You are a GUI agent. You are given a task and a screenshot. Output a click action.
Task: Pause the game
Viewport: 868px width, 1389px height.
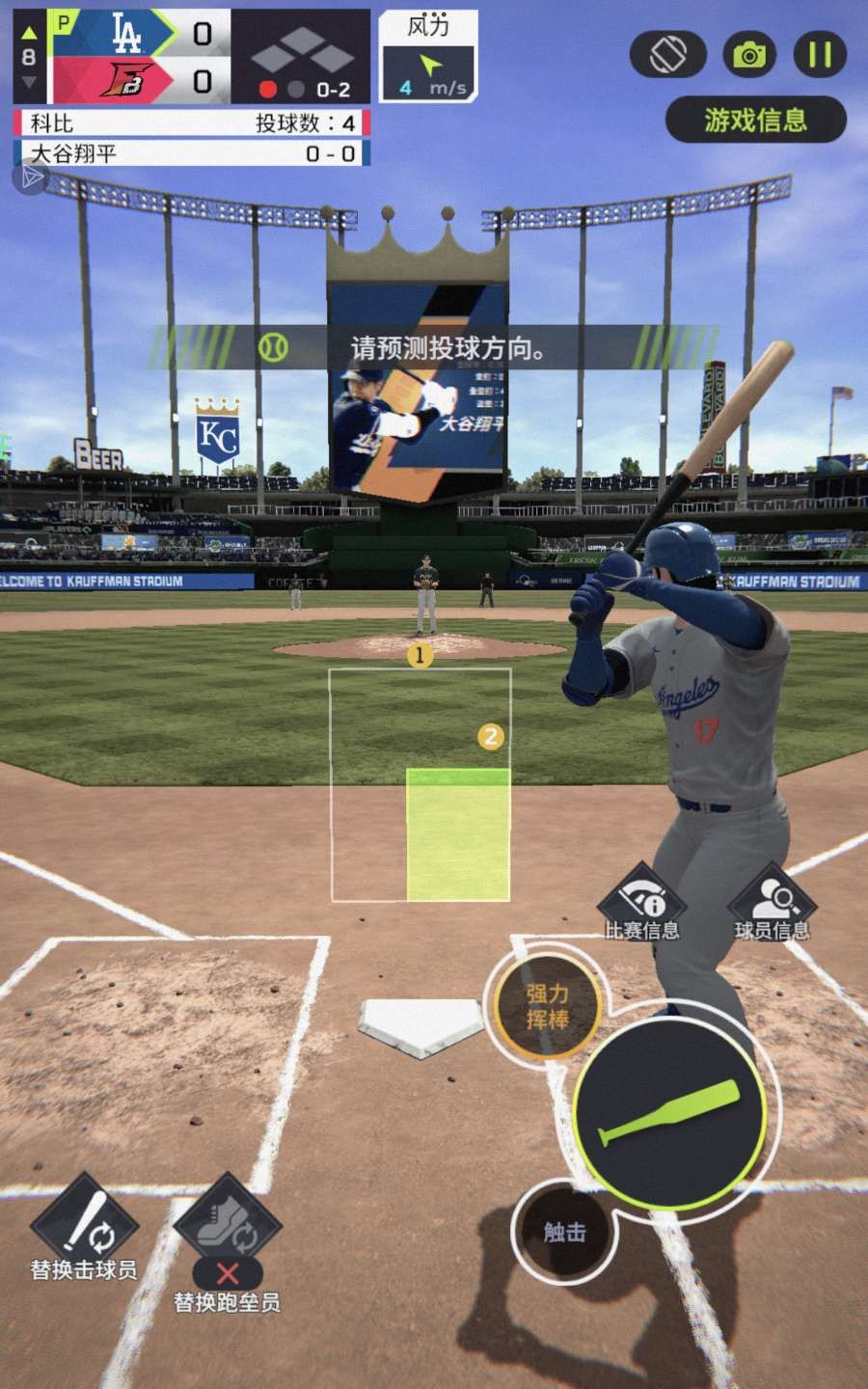(x=820, y=55)
